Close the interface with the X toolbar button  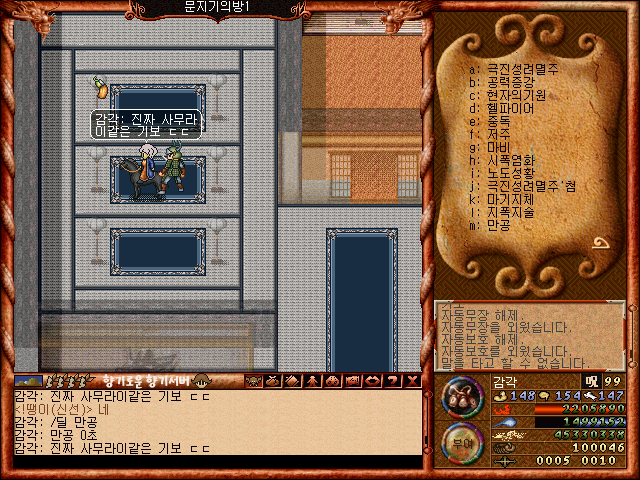pos(413,381)
